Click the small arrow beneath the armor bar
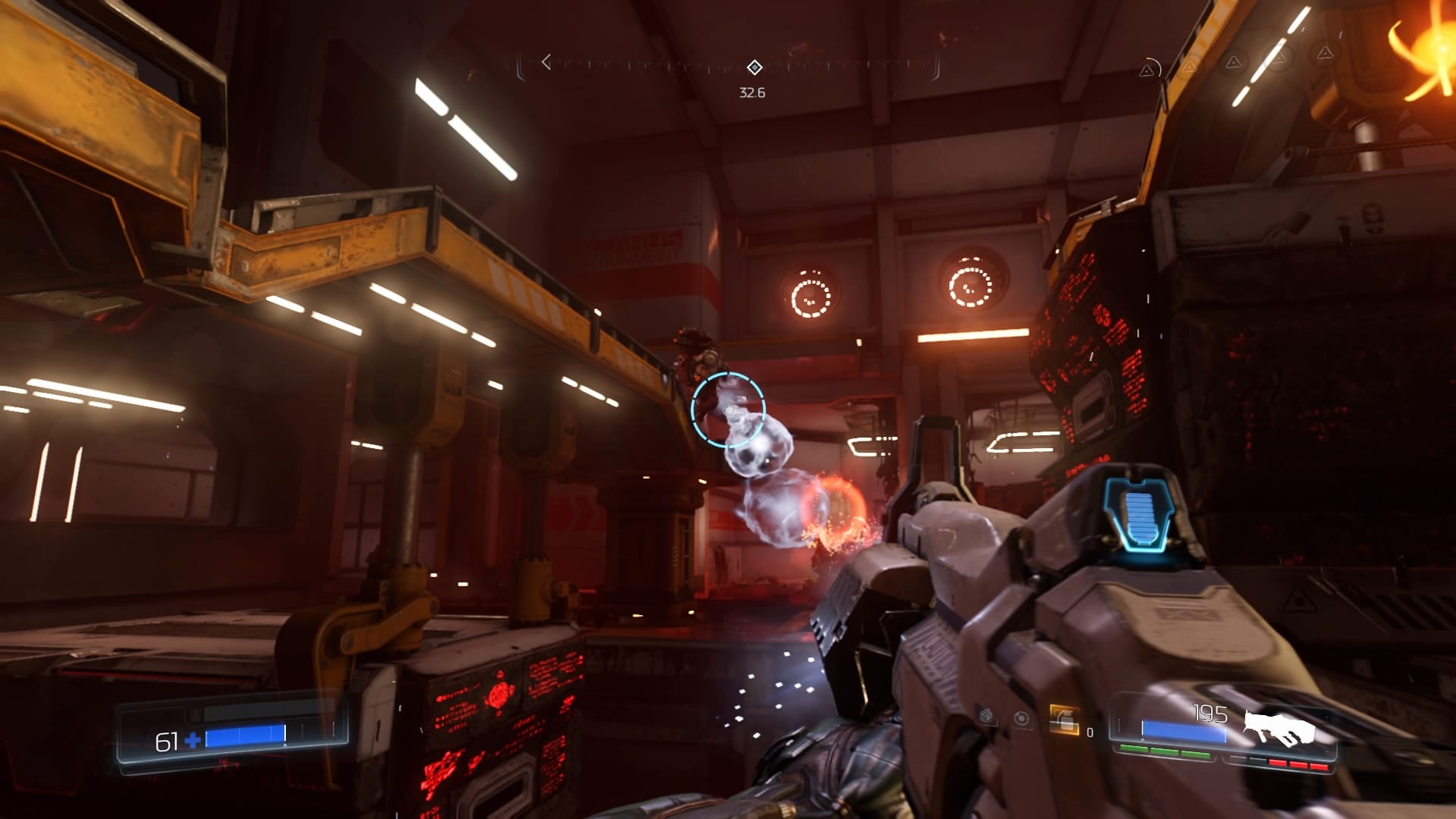Image resolution: width=1456 pixels, height=819 pixels. tap(284, 745)
